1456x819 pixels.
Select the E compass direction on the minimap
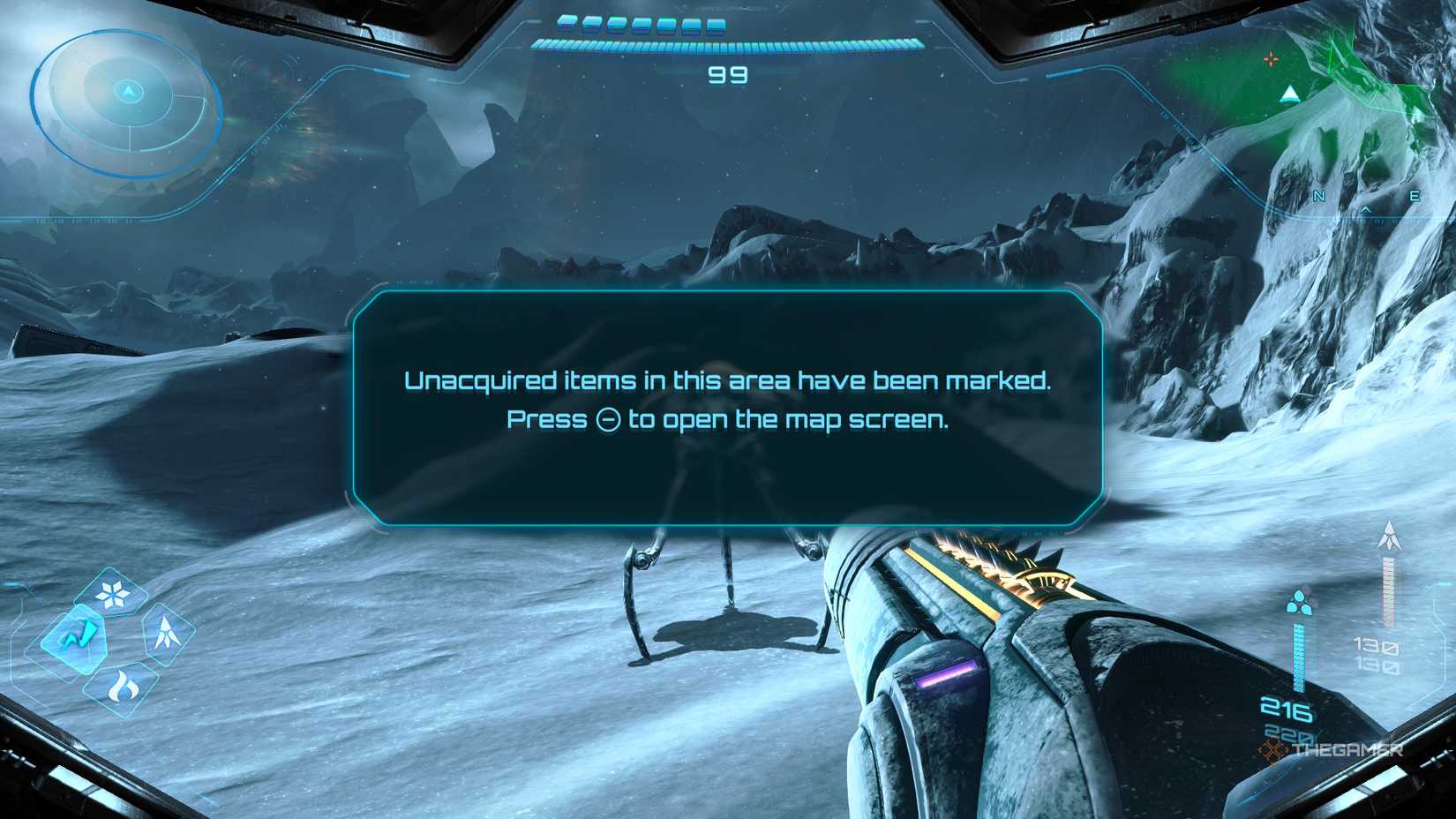(1415, 195)
